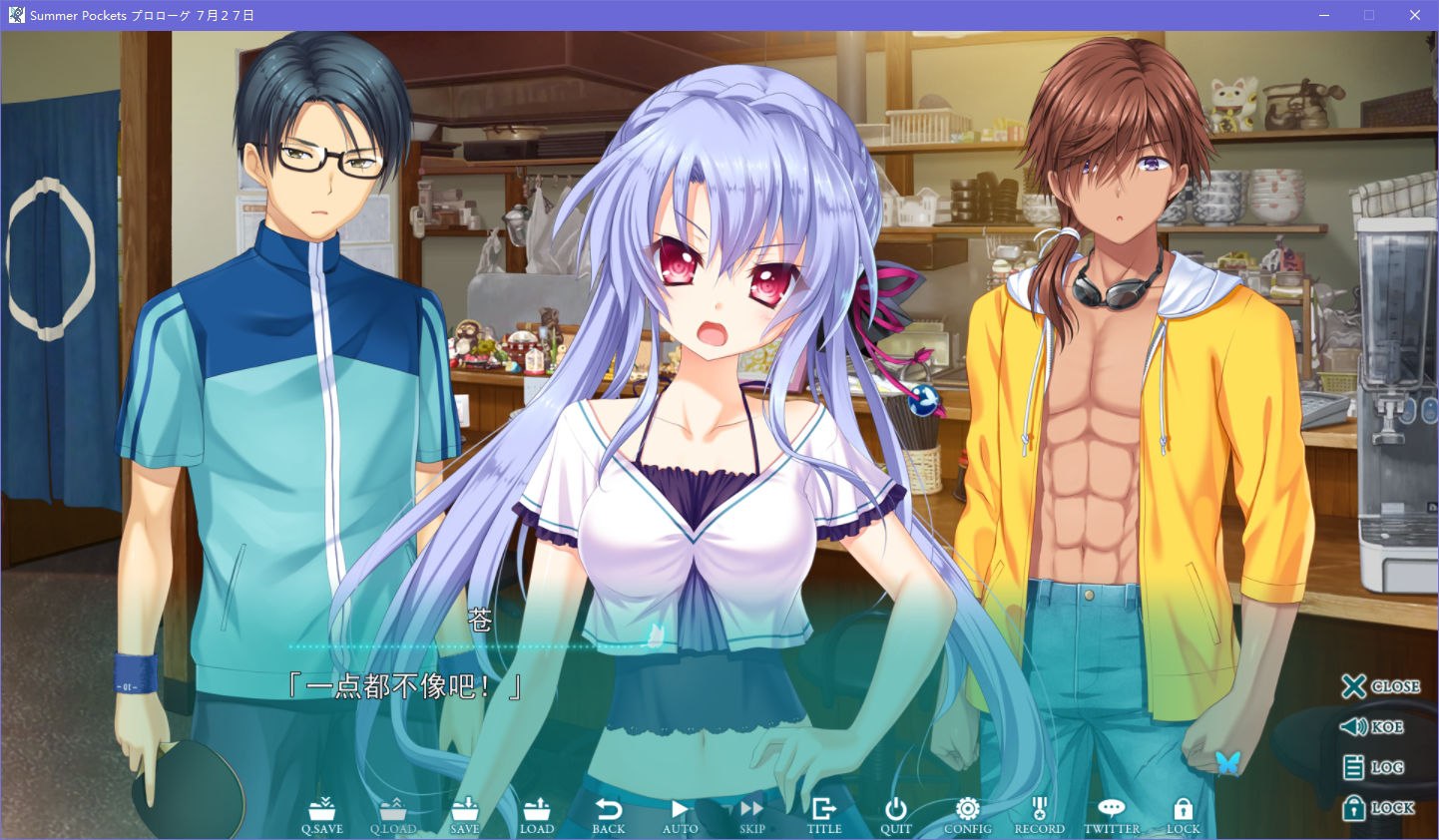Click CLOSE to hide the interface panel
This screenshot has width=1439, height=840.
click(x=1383, y=686)
